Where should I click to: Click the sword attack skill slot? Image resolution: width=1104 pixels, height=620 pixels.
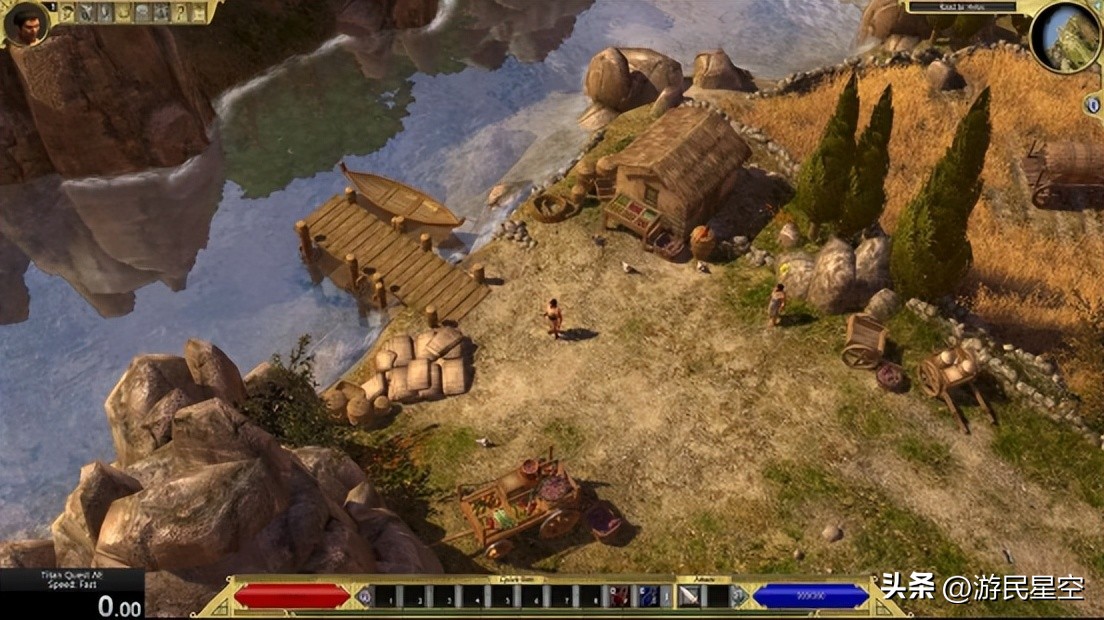690,597
